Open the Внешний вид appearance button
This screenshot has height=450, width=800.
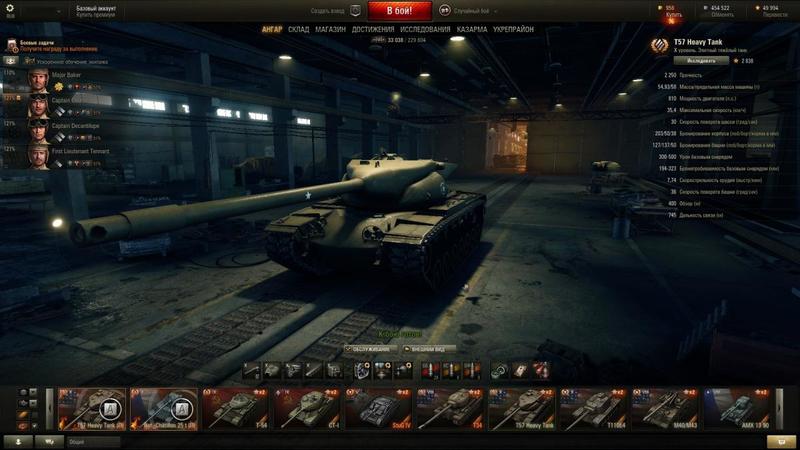pos(430,349)
